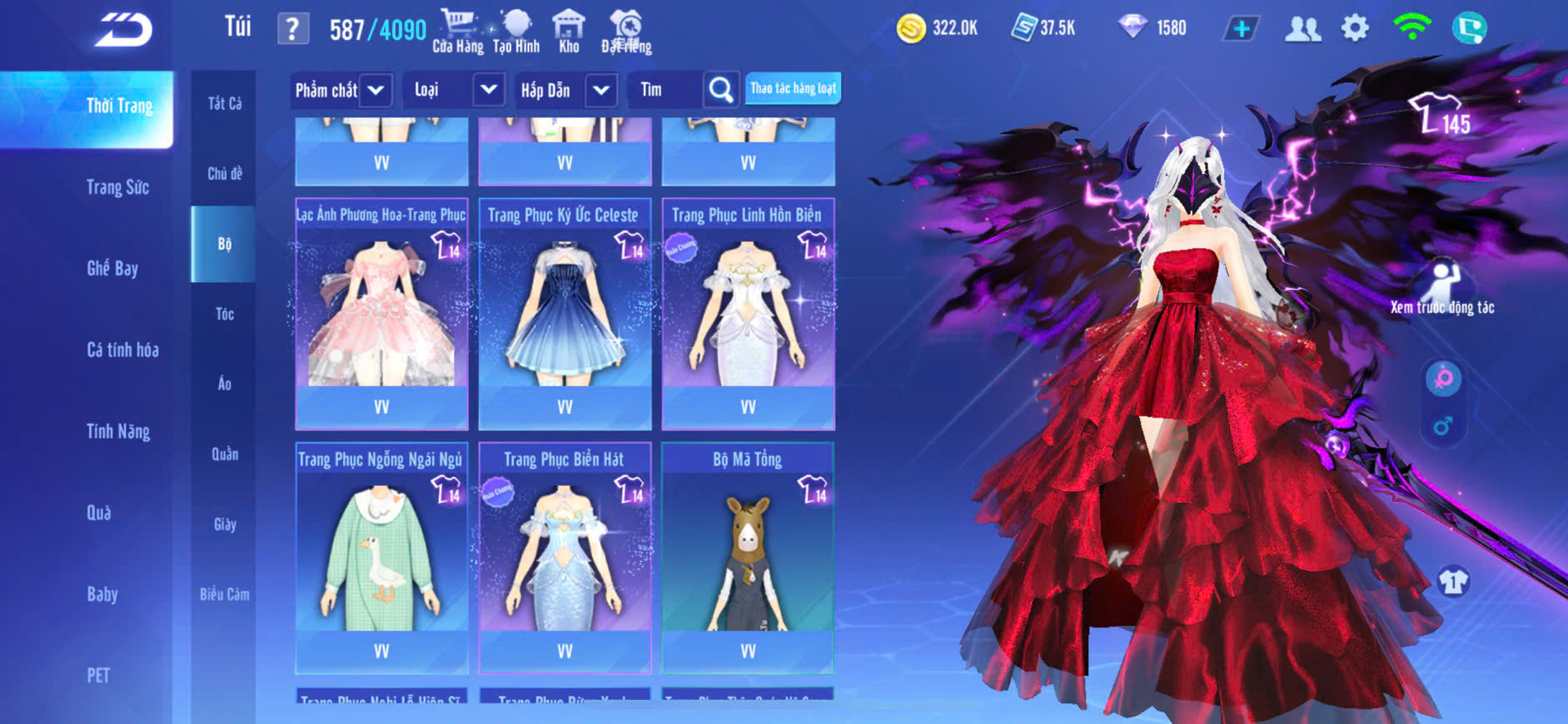Activate the Thao tác hàng loạt button
The image size is (1568, 724).
pyautogui.click(x=793, y=88)
